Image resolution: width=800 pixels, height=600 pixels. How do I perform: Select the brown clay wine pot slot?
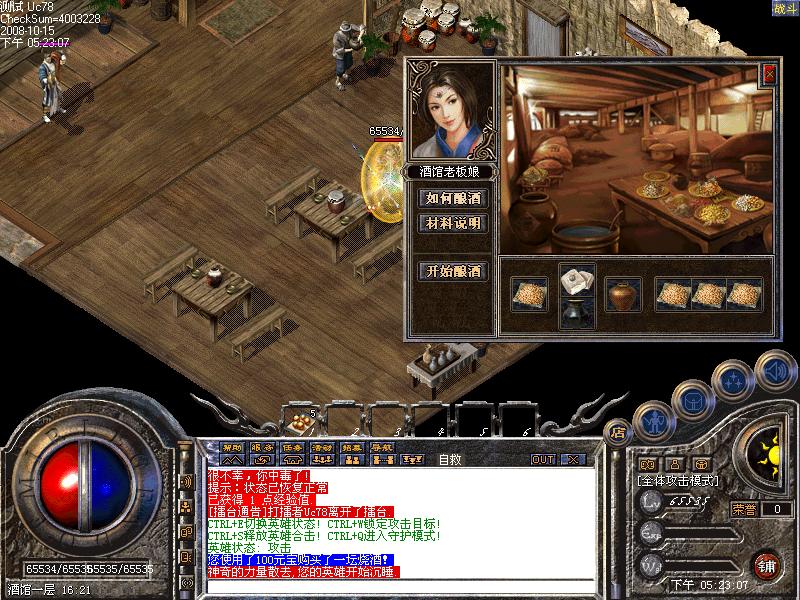[623, 294]
